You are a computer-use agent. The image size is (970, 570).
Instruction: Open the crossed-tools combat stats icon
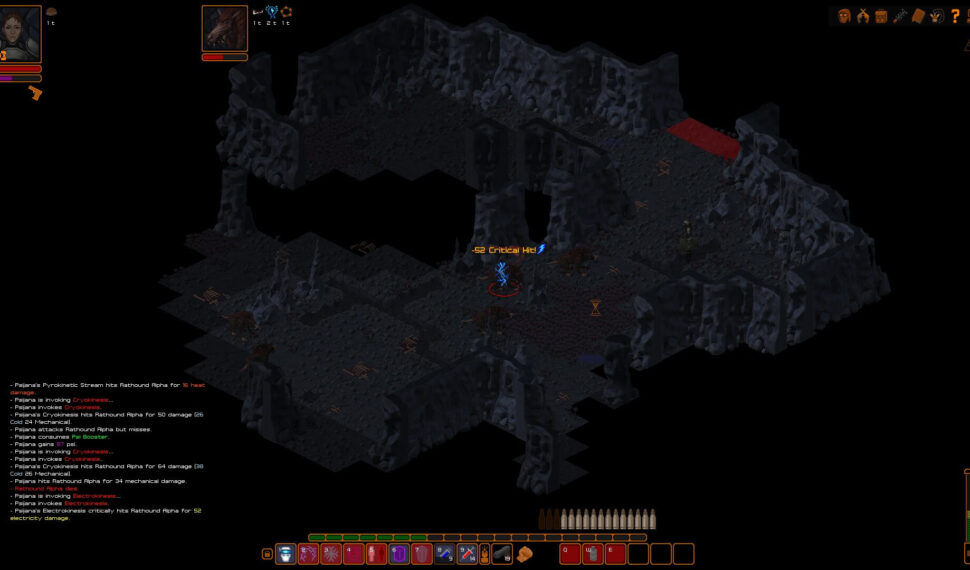(863, 16)
